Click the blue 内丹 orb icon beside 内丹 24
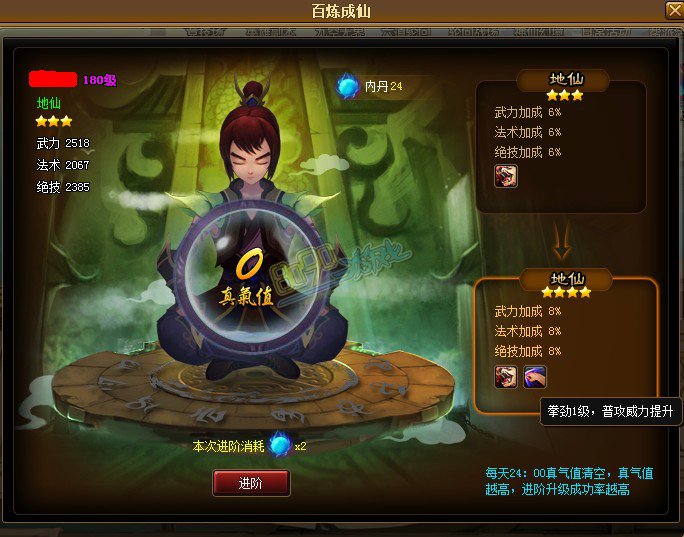 click(x=347, y=87)
